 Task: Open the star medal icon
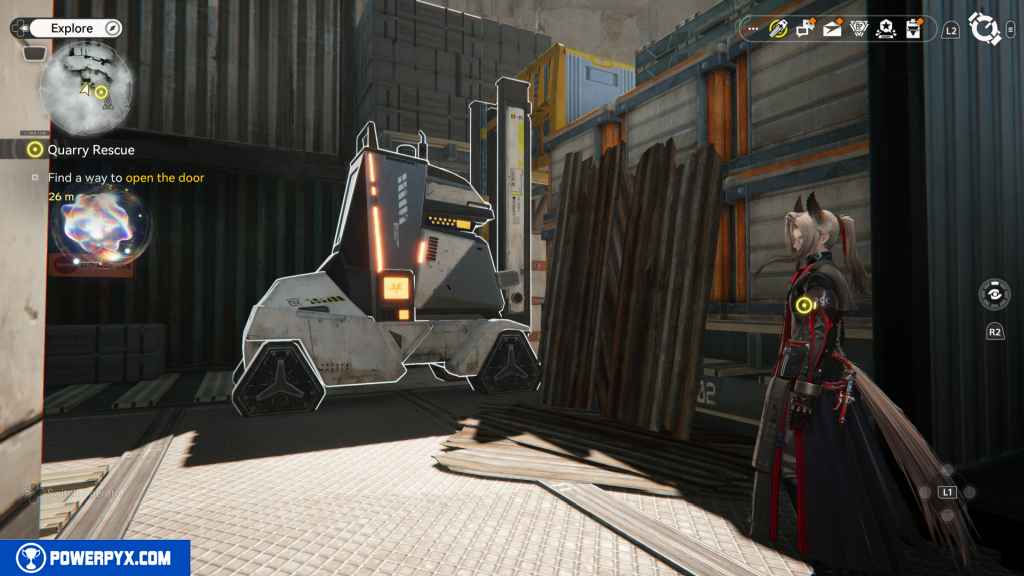click(885, 29)
